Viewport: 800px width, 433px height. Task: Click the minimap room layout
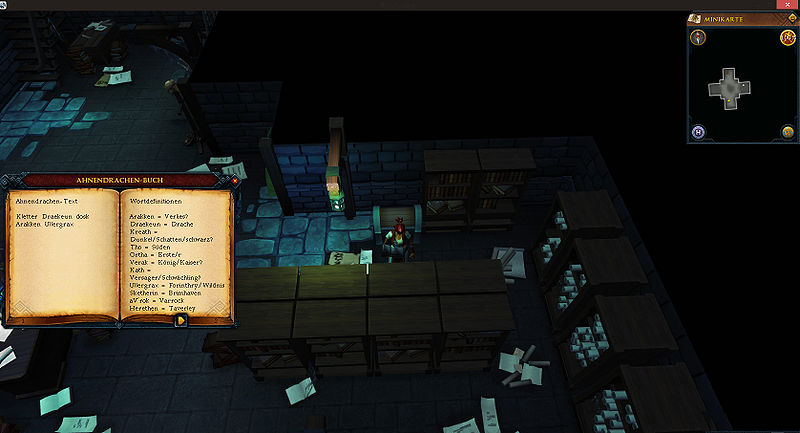(731, 87)
